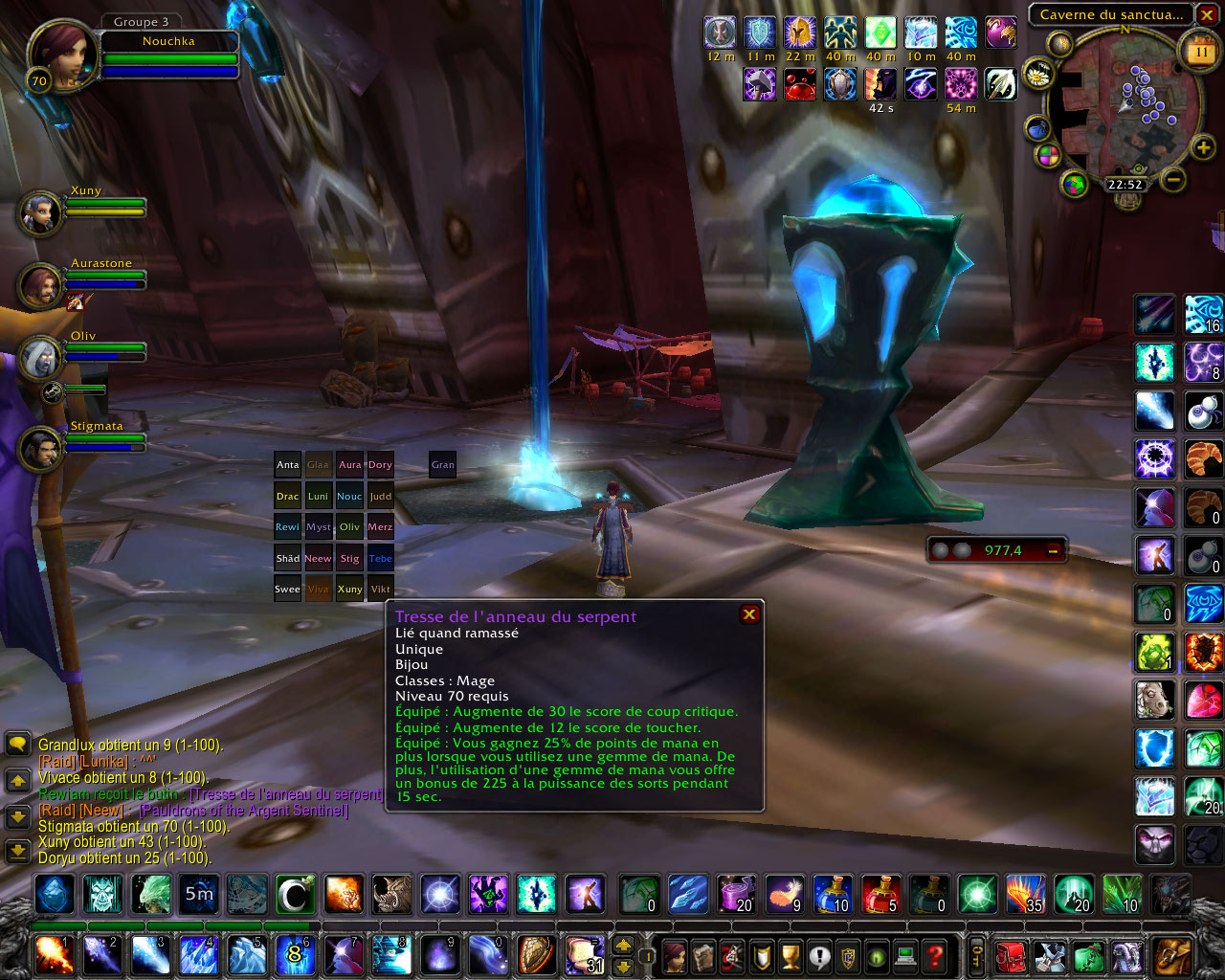Close the minimap with the red X
The width and height of the screenshot is (1225, 980).
point(1207,14)
